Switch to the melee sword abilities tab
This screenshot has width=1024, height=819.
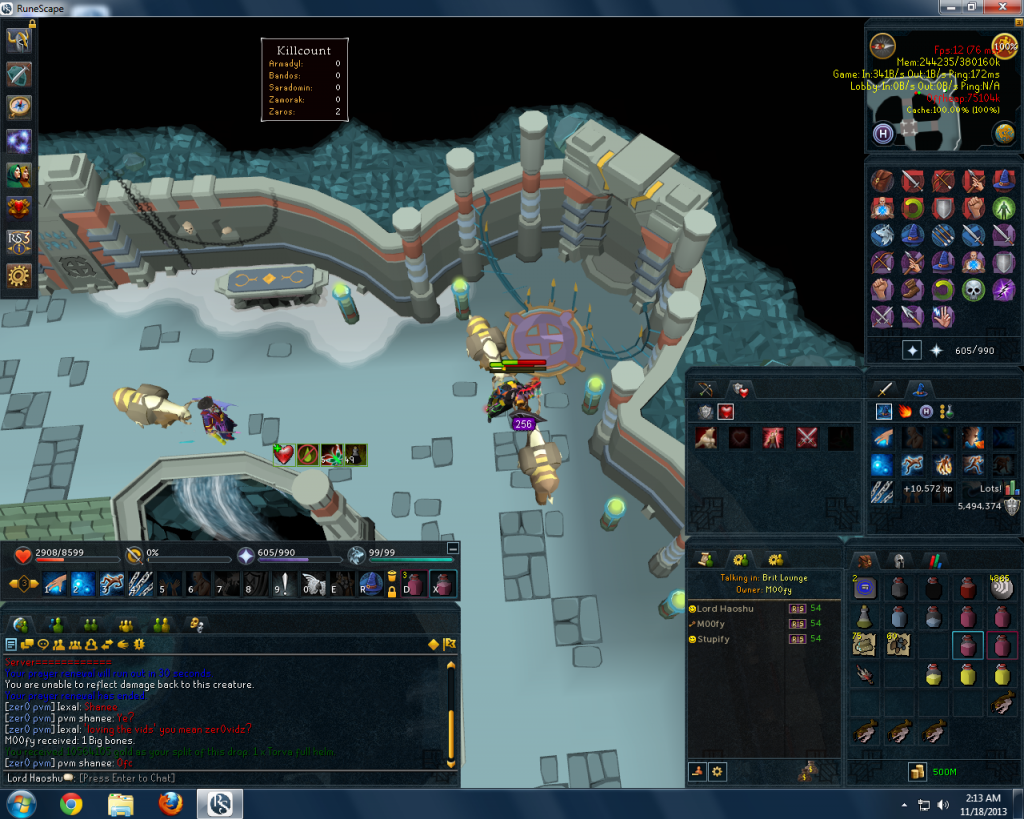coord(885,389)
